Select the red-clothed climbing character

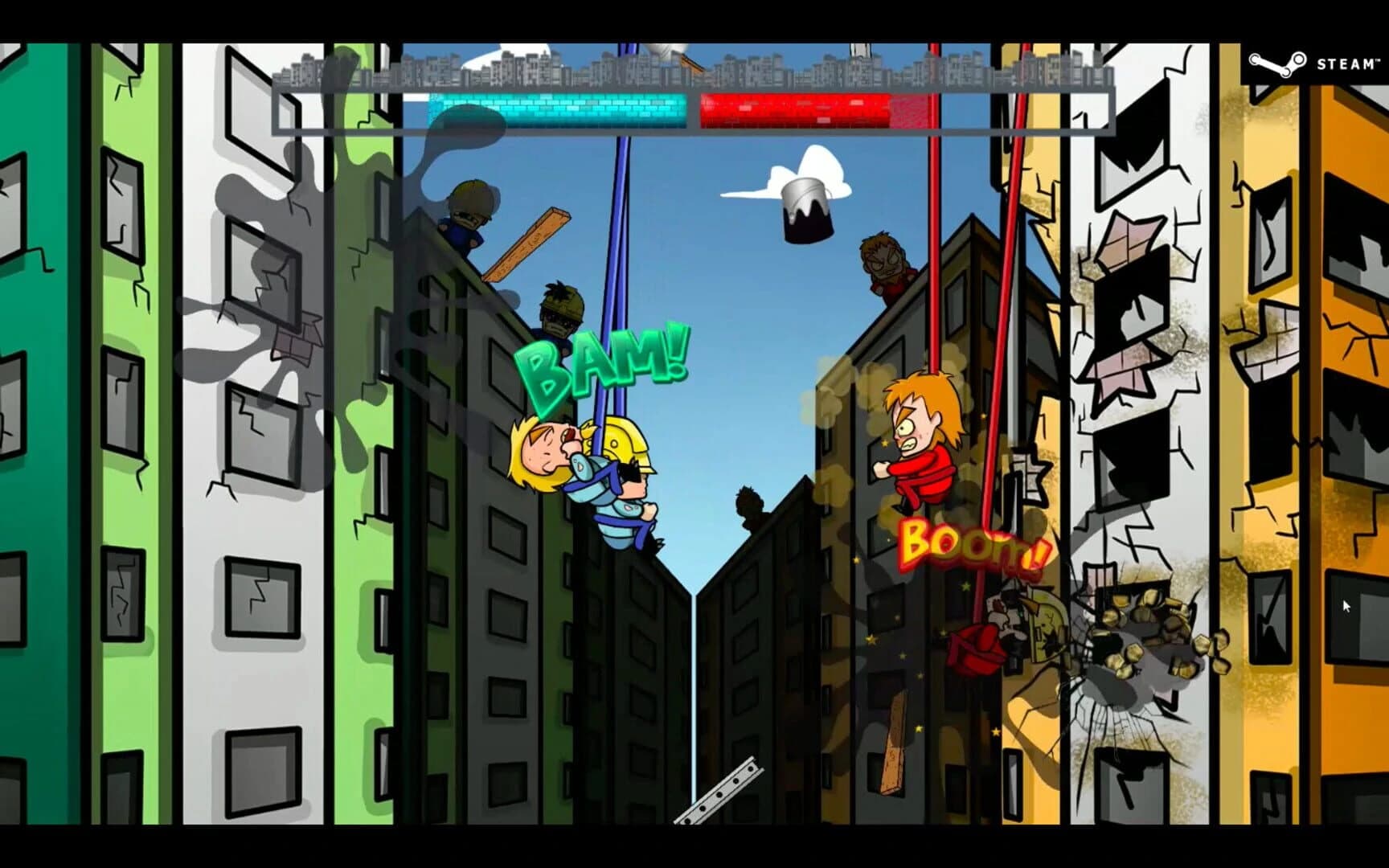(x=924, y=438)
